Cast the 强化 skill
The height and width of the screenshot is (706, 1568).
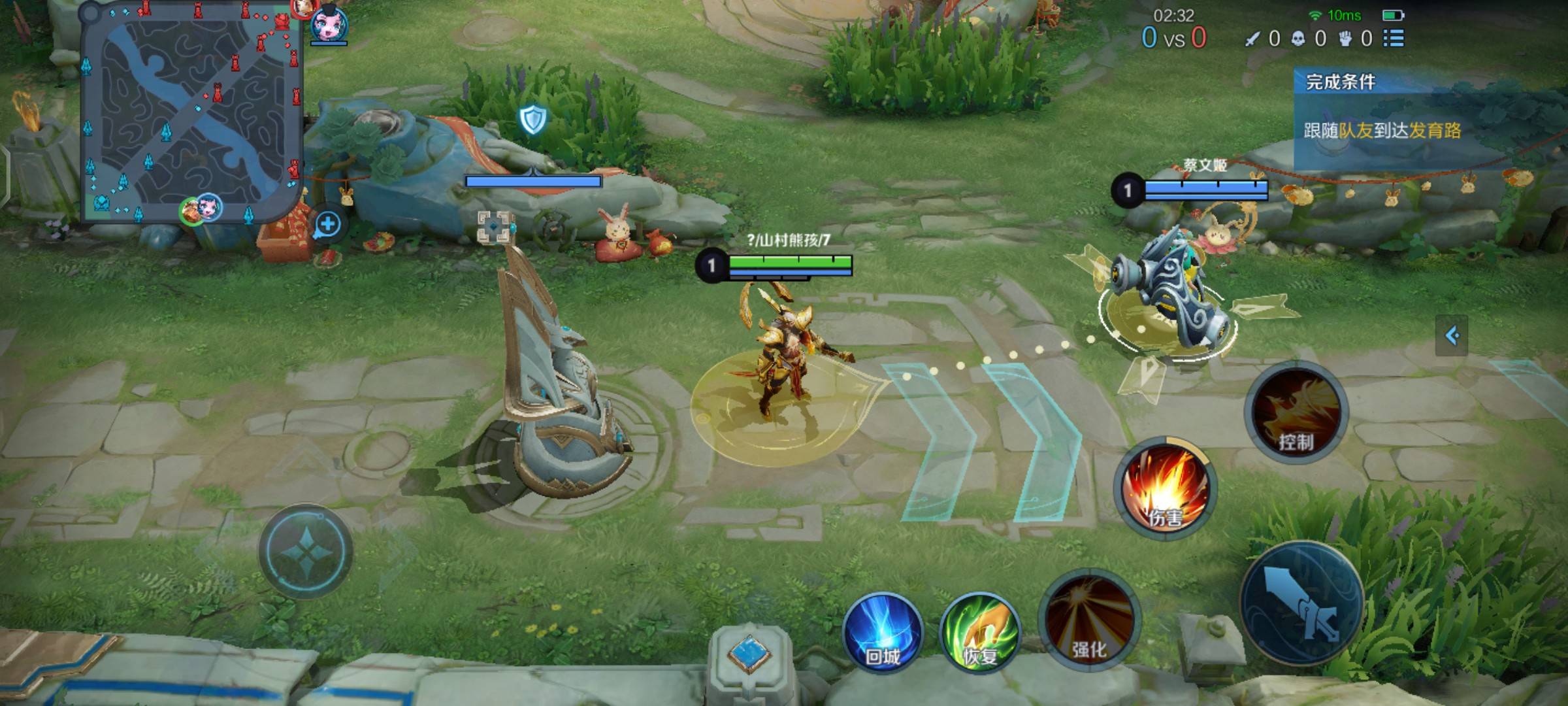tap(1089, 619)
